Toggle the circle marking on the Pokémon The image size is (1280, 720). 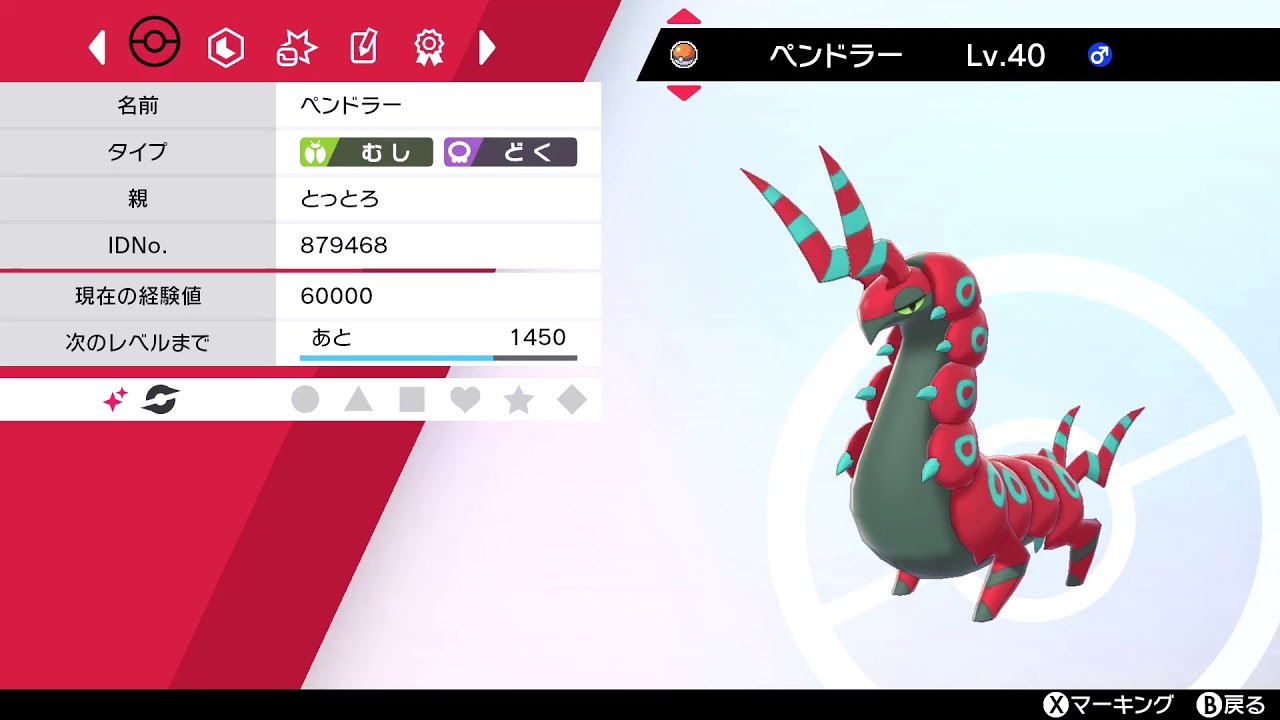point(307,399)
